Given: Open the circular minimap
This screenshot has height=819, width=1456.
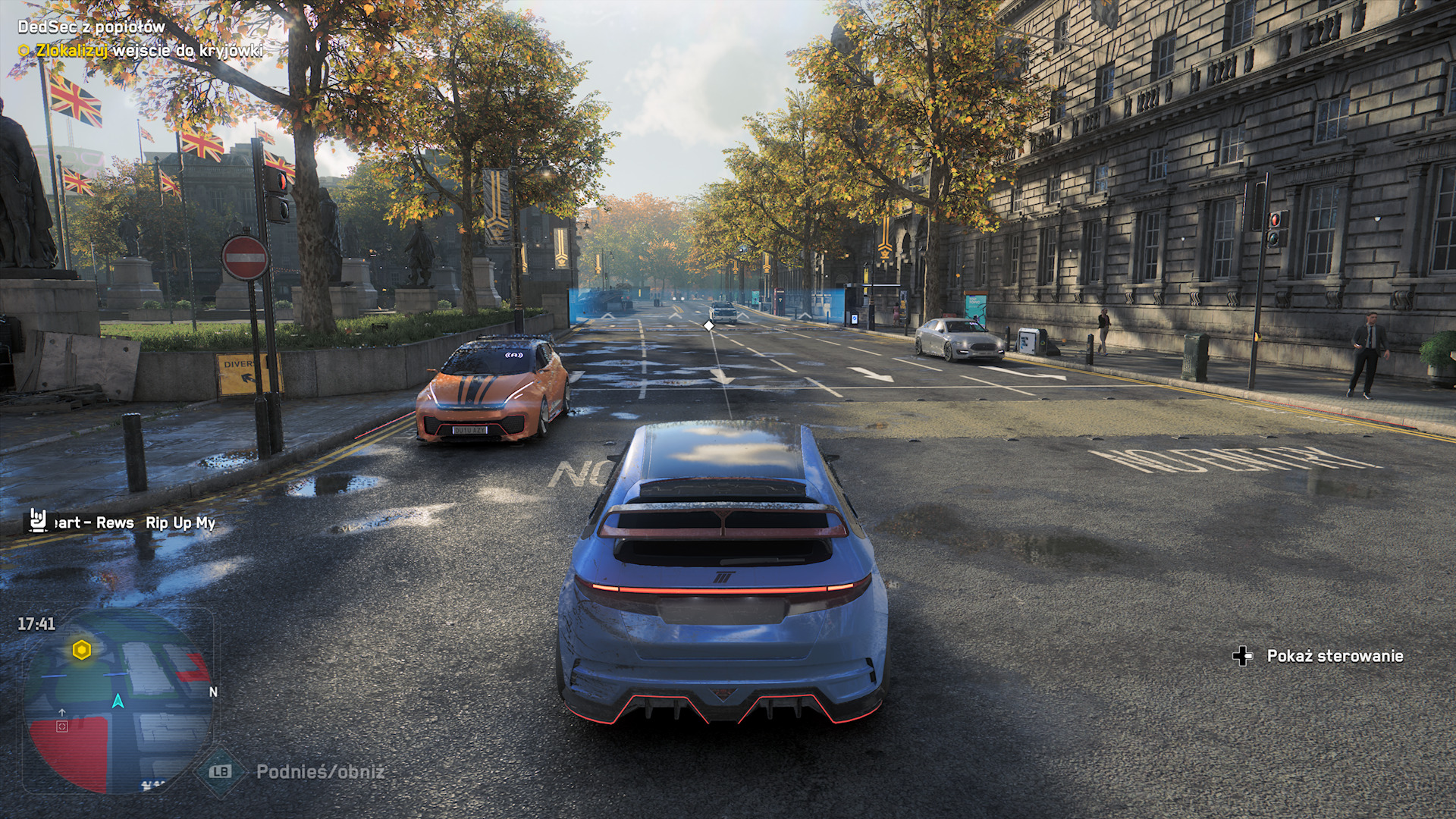Looking at the screenshot, I should click(118, 701).
